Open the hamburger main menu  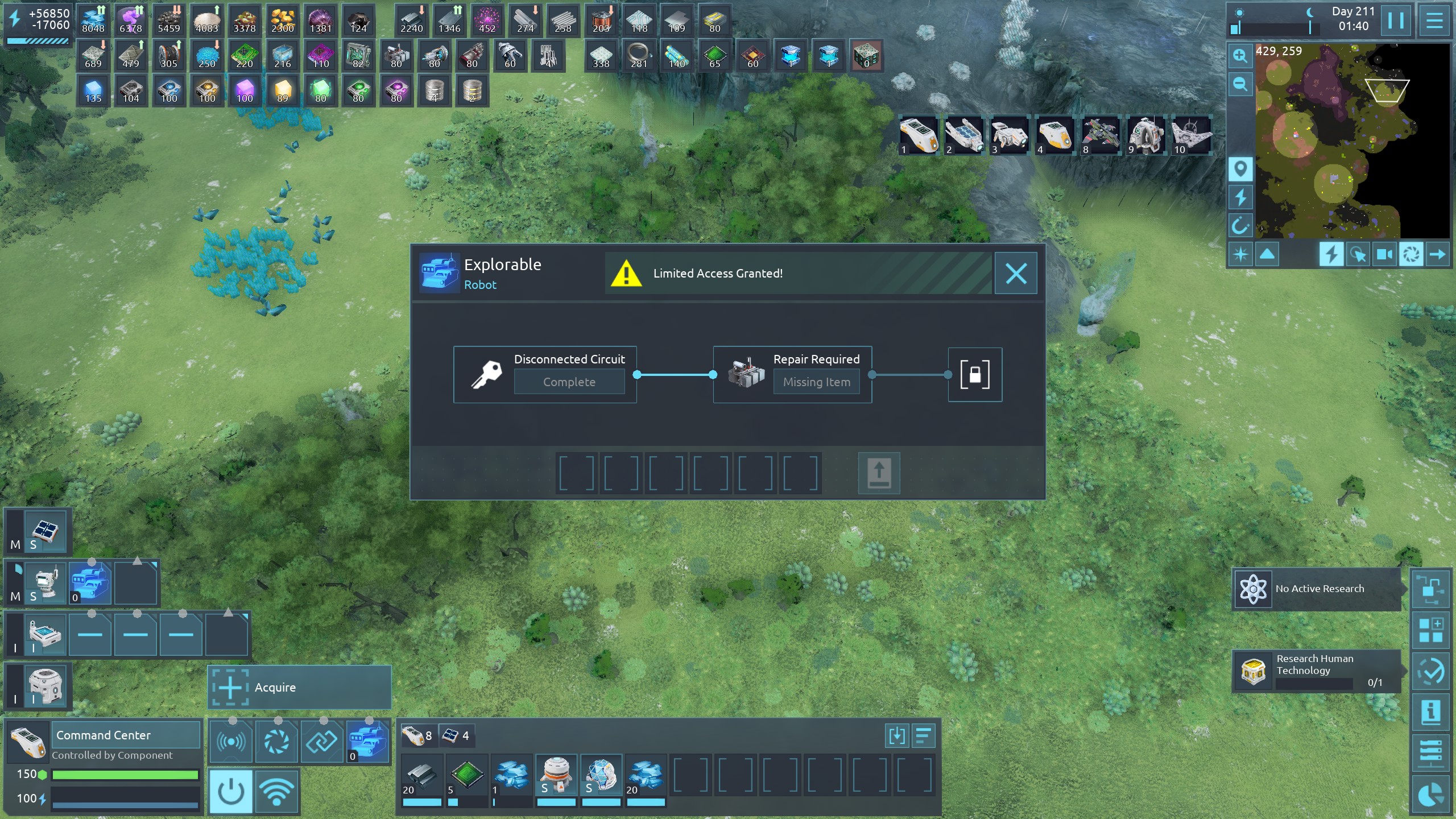pyautogui.click(x=1434, y=21)
